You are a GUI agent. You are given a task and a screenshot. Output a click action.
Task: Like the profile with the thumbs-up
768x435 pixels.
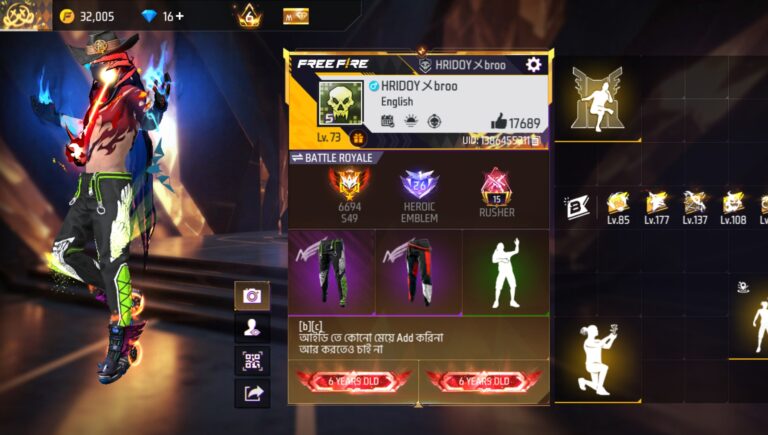pos(498,122)
